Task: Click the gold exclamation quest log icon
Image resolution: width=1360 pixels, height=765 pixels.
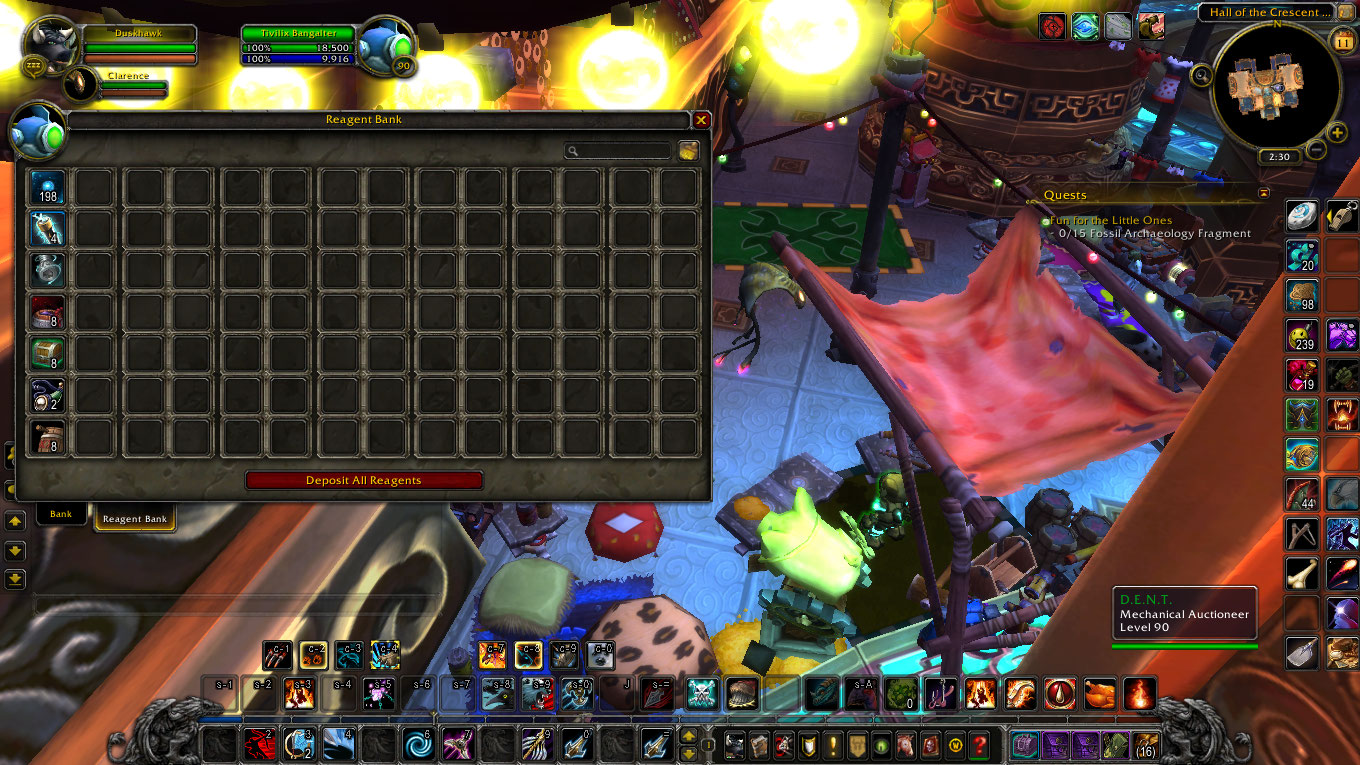Action: pos(832,745)
